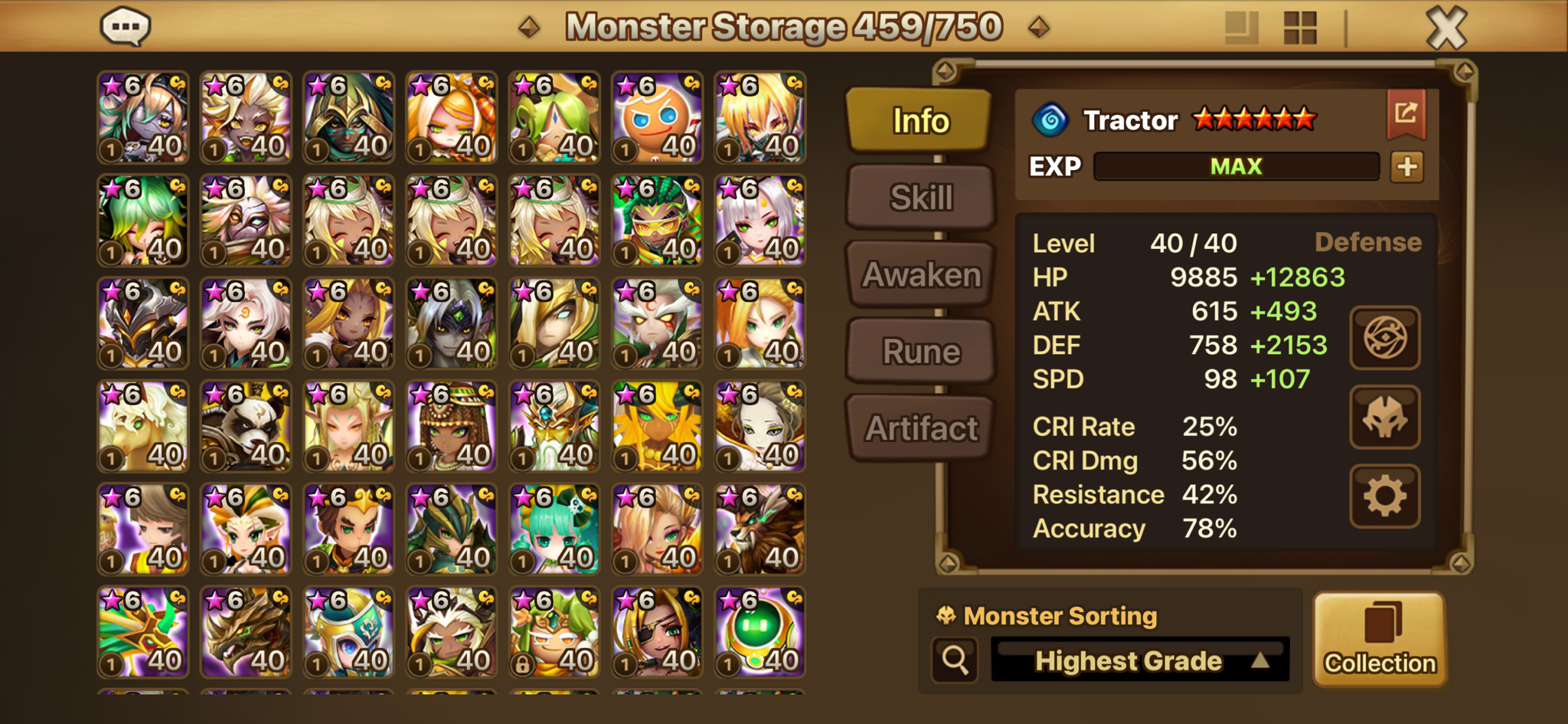Switch to the four-square grid view
This screenshot has width=1568, height=724.
(x=1300, y=28)
